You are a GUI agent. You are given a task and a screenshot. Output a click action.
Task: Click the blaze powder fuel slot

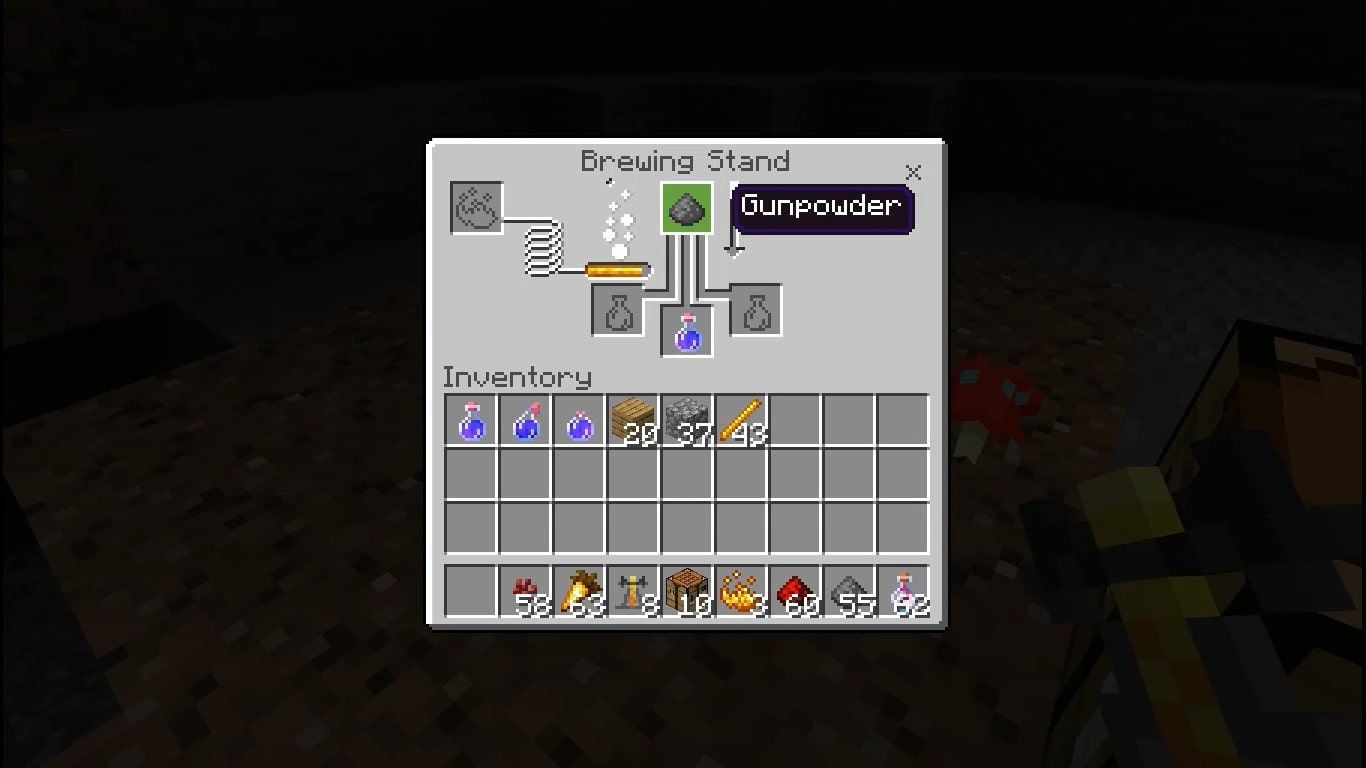pyautogui.click(x=477, y=208)
